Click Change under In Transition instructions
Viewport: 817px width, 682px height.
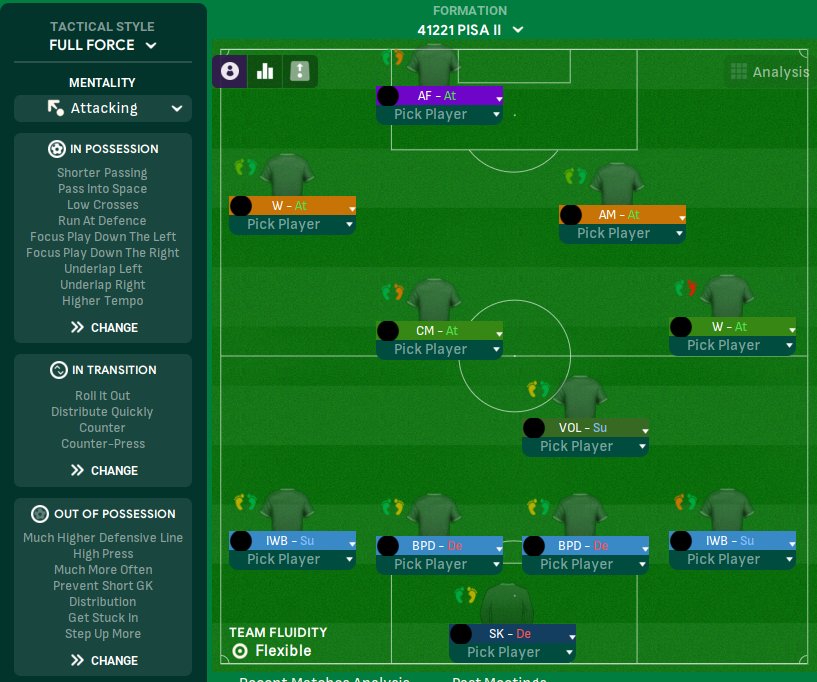tap(103, 470)
